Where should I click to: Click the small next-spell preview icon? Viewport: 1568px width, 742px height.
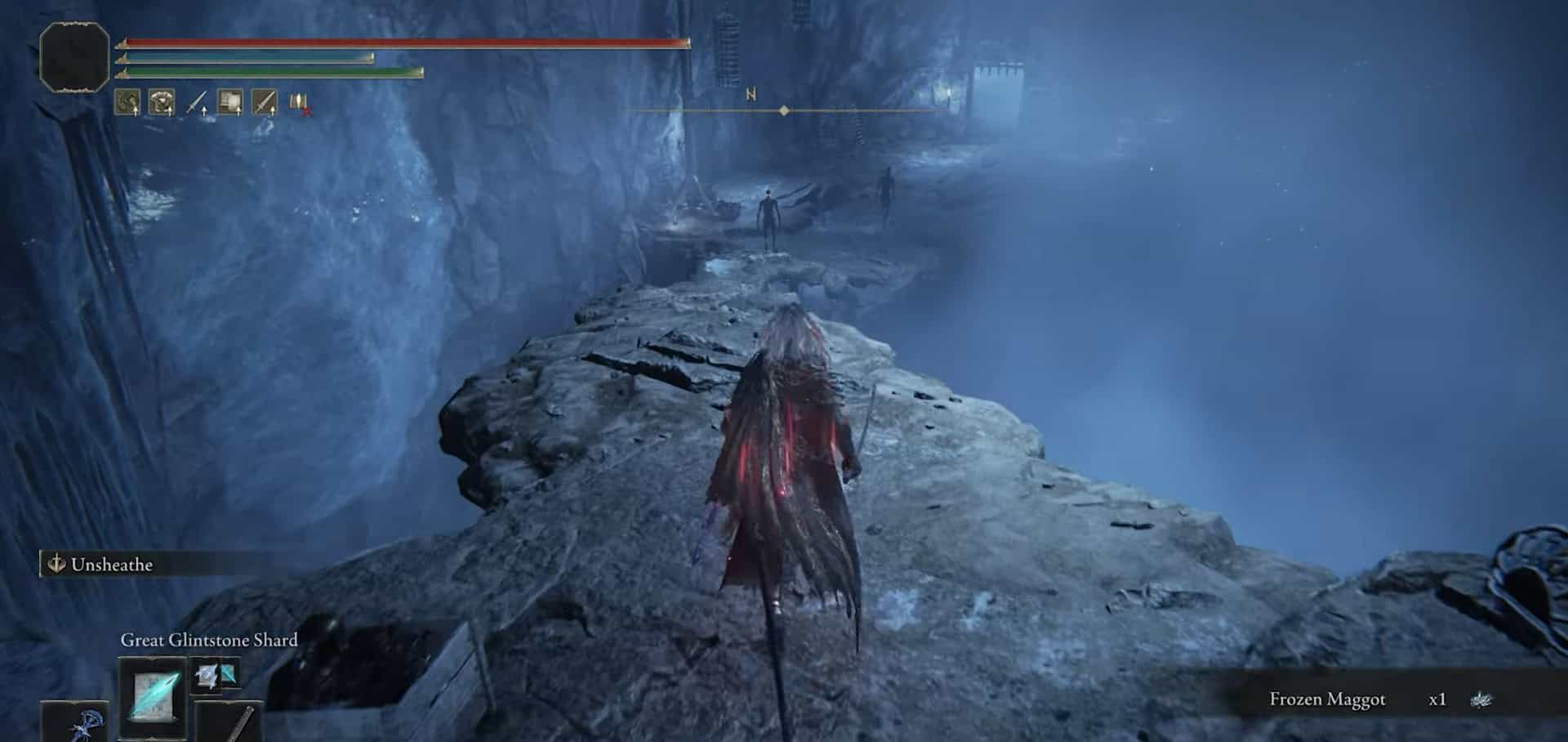click(x=216, y=675)
